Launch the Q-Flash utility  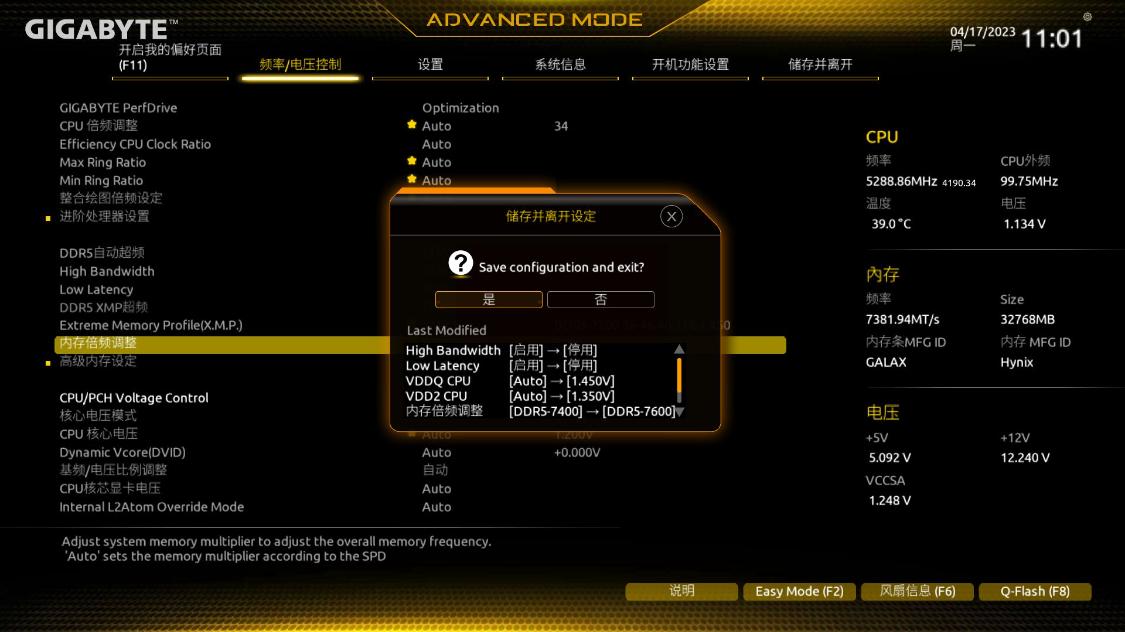pyautogui.click(x=1035, y=591)
